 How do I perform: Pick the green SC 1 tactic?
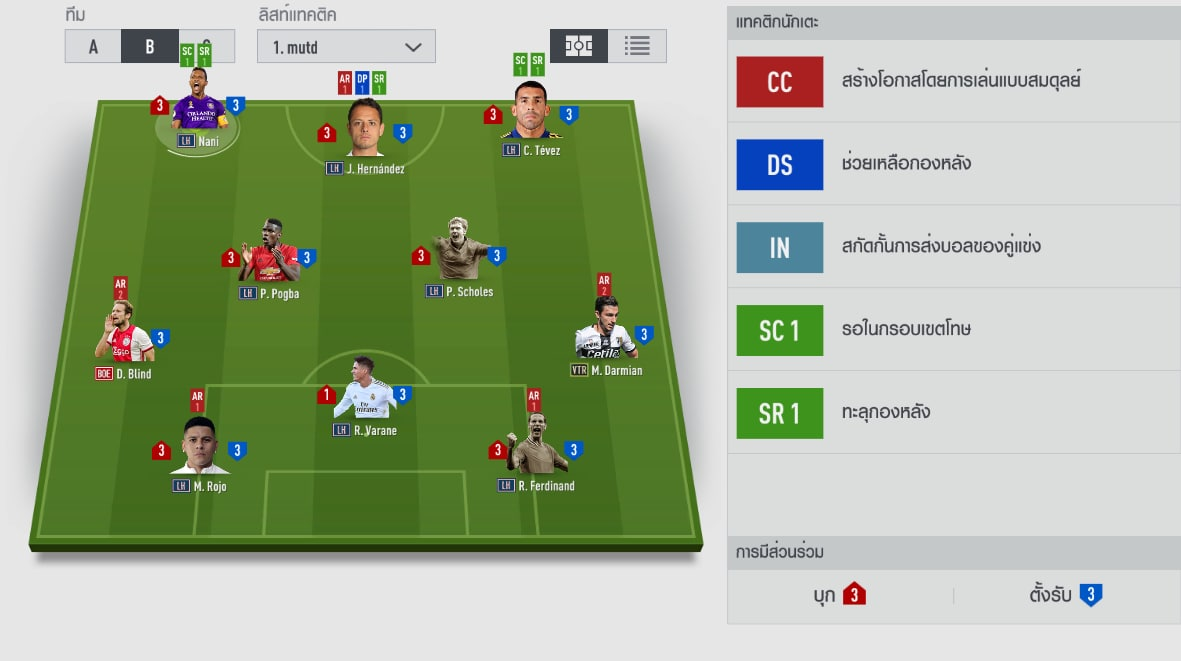(x=953, y=330)
